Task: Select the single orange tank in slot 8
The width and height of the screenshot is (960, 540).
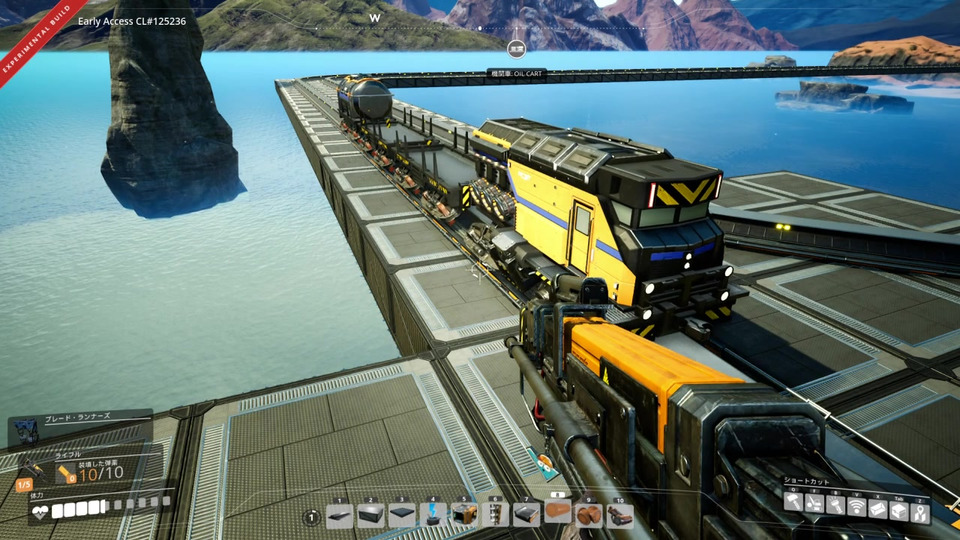Action: (558, 514)
